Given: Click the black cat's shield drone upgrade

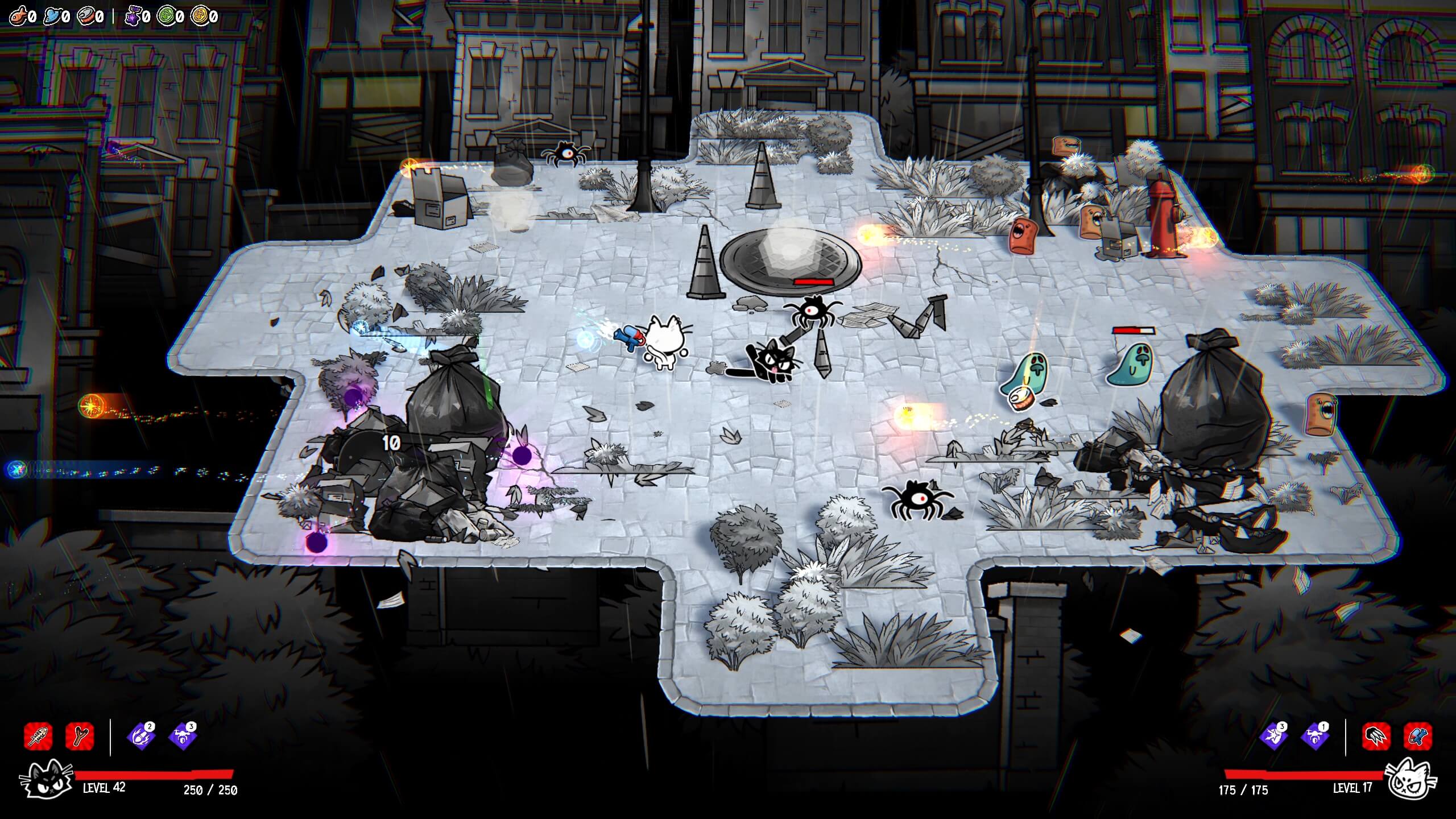Looking at the screenshot, I should (182, 737).
